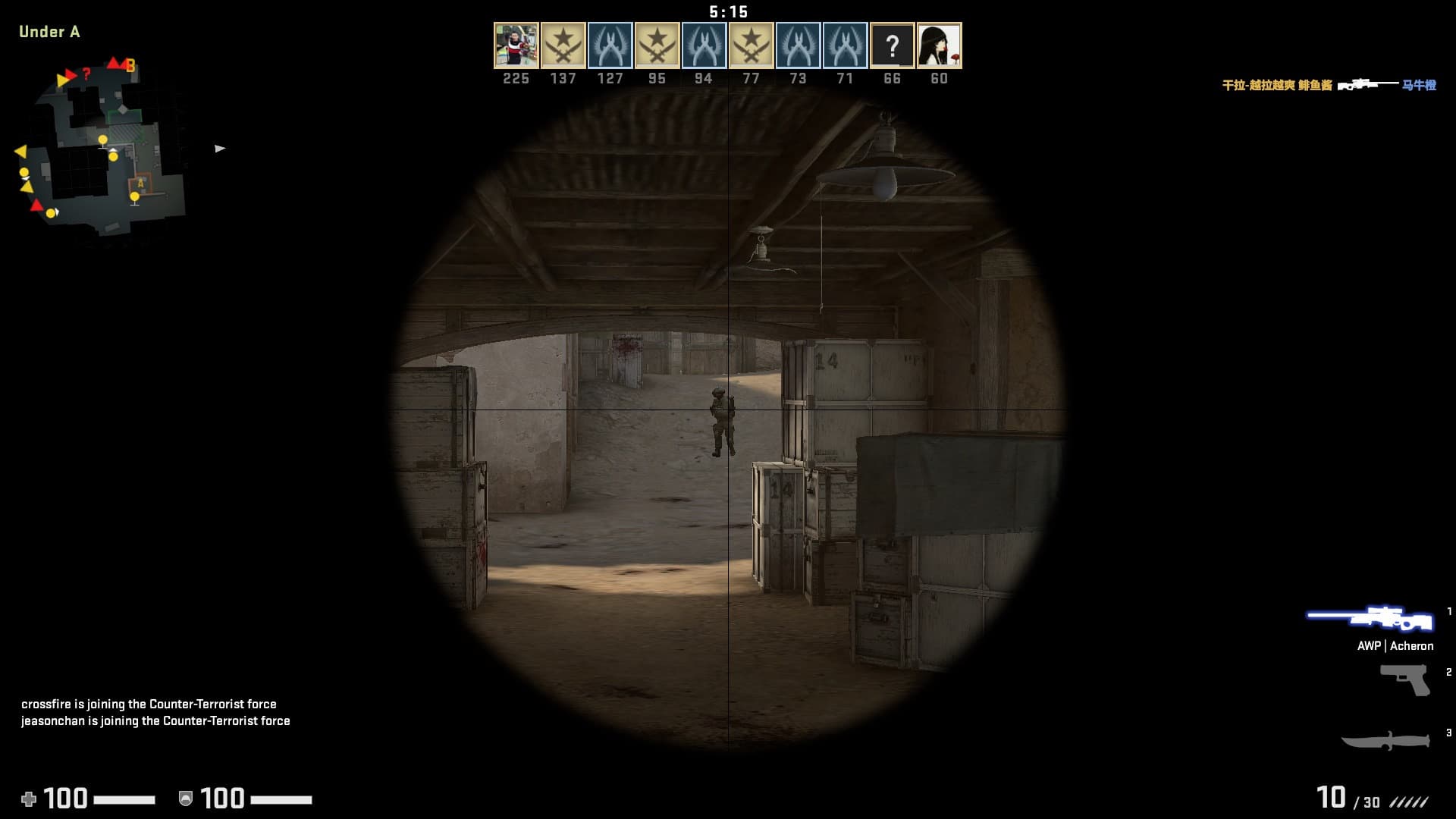This screenshot has height=819, width=1456.
Task: Select the top-scoring player avatar with 225
Action: [516, 45]
